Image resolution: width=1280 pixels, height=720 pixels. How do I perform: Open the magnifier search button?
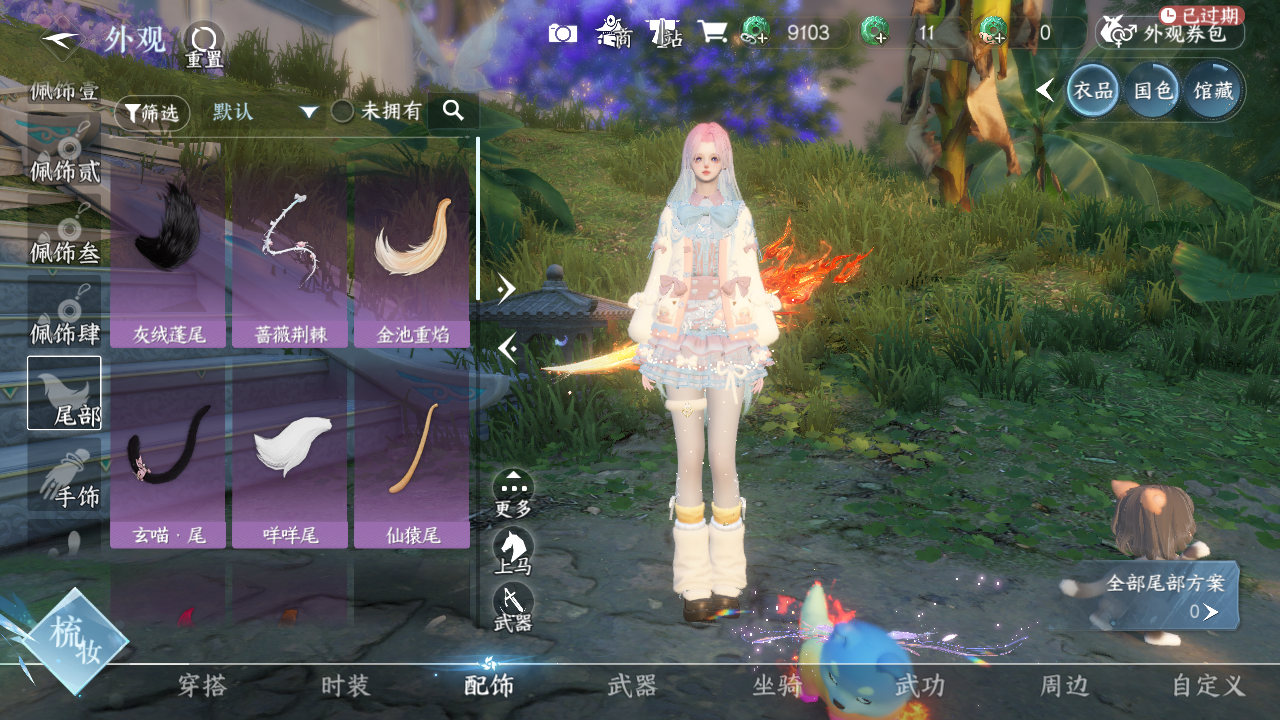tap(453, 111)
